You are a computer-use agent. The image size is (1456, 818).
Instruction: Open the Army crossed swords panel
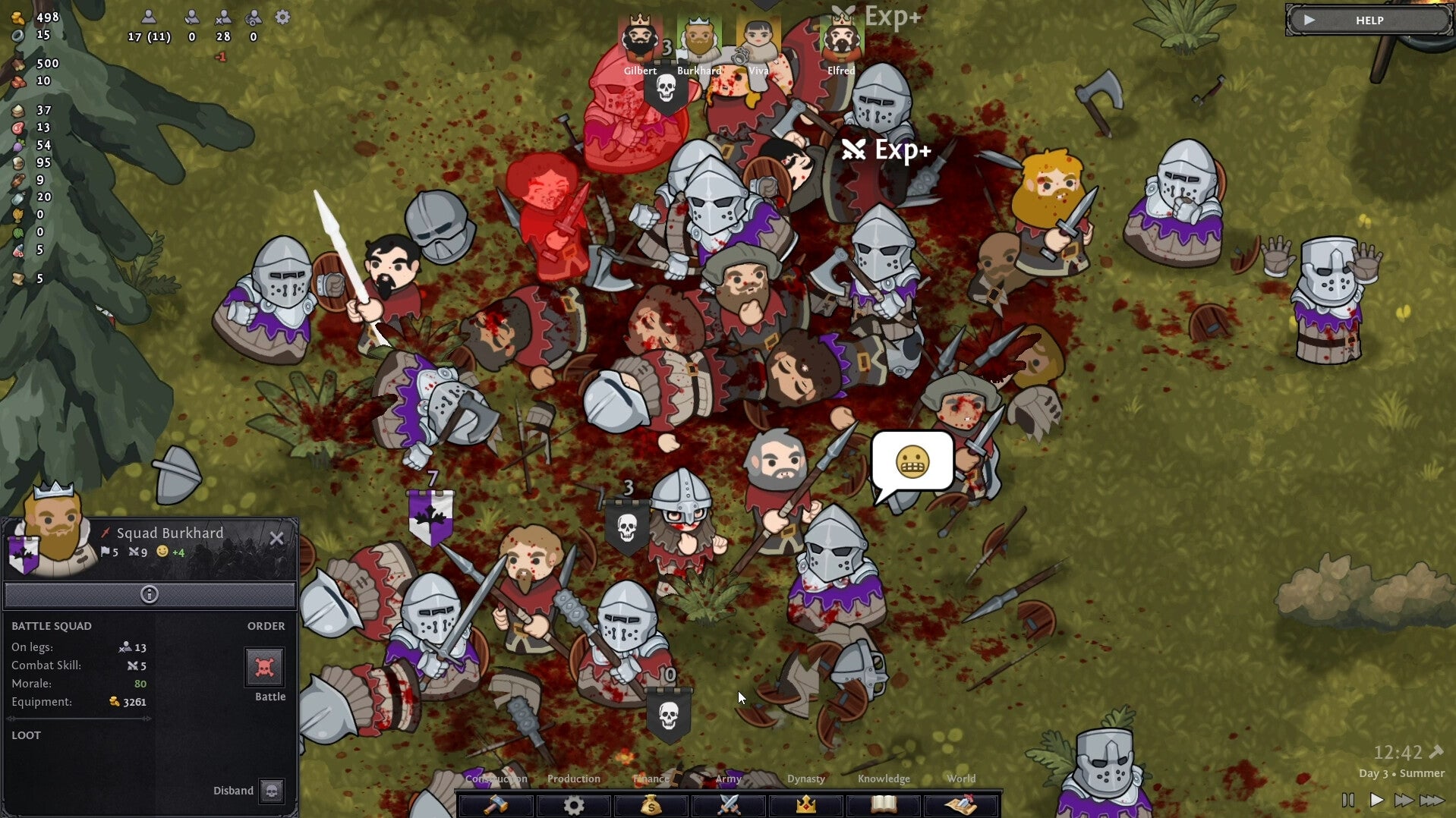(729, 805)
